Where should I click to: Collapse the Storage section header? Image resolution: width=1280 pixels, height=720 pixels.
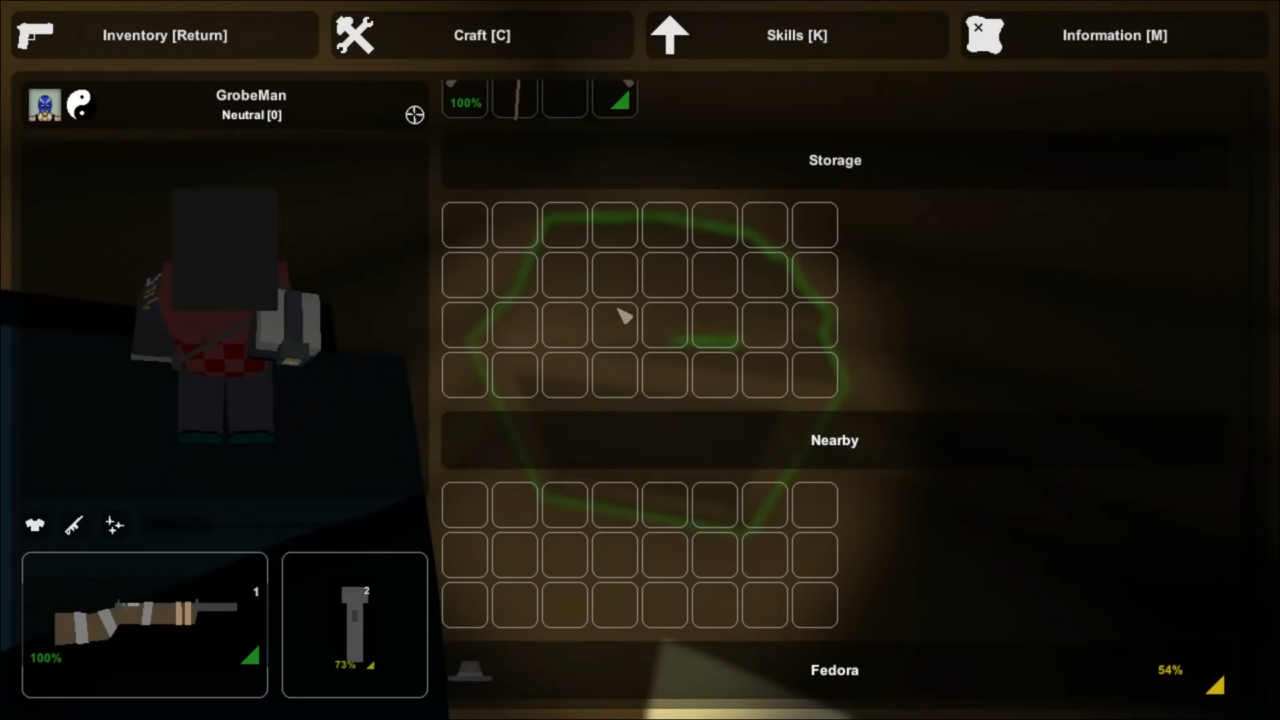pos(834,160)
